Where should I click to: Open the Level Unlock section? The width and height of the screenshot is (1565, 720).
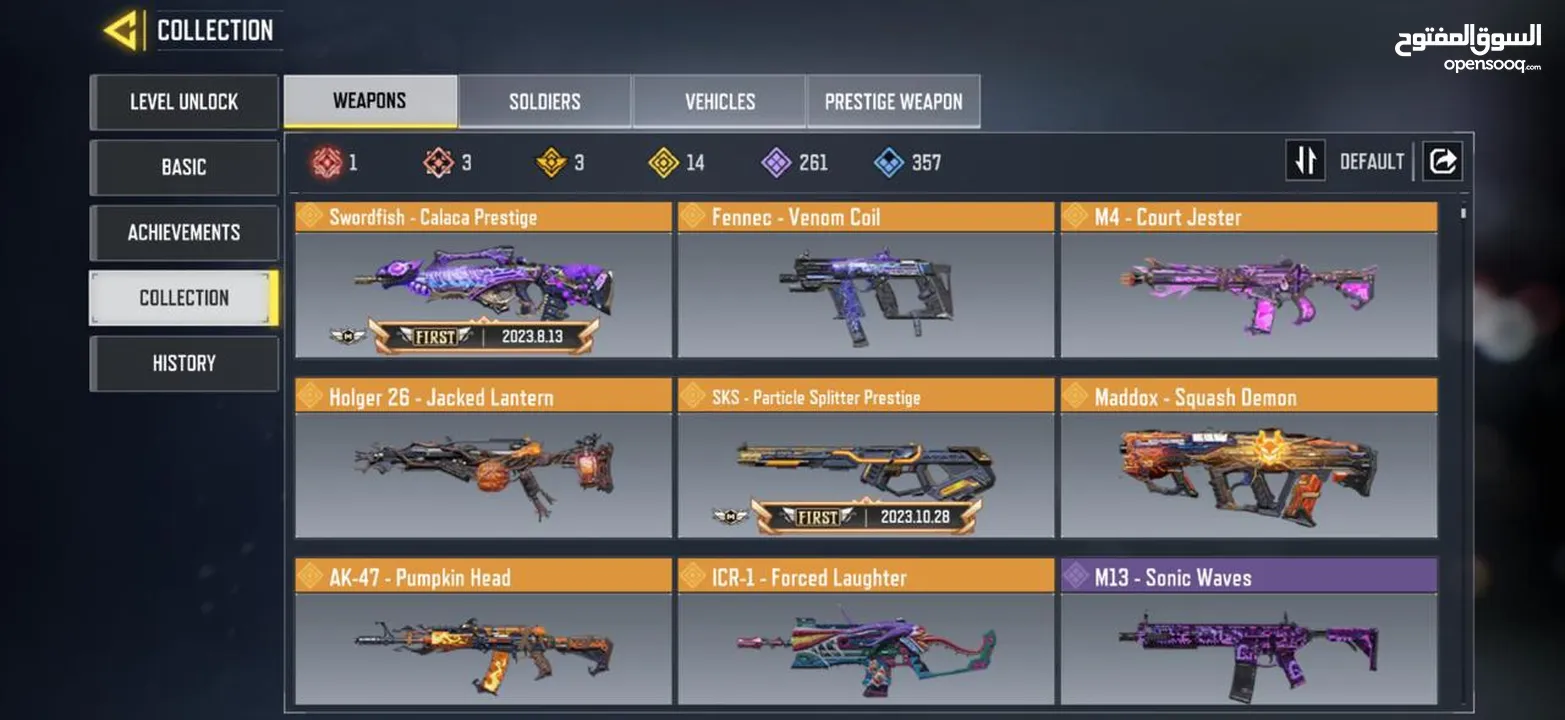184,102
